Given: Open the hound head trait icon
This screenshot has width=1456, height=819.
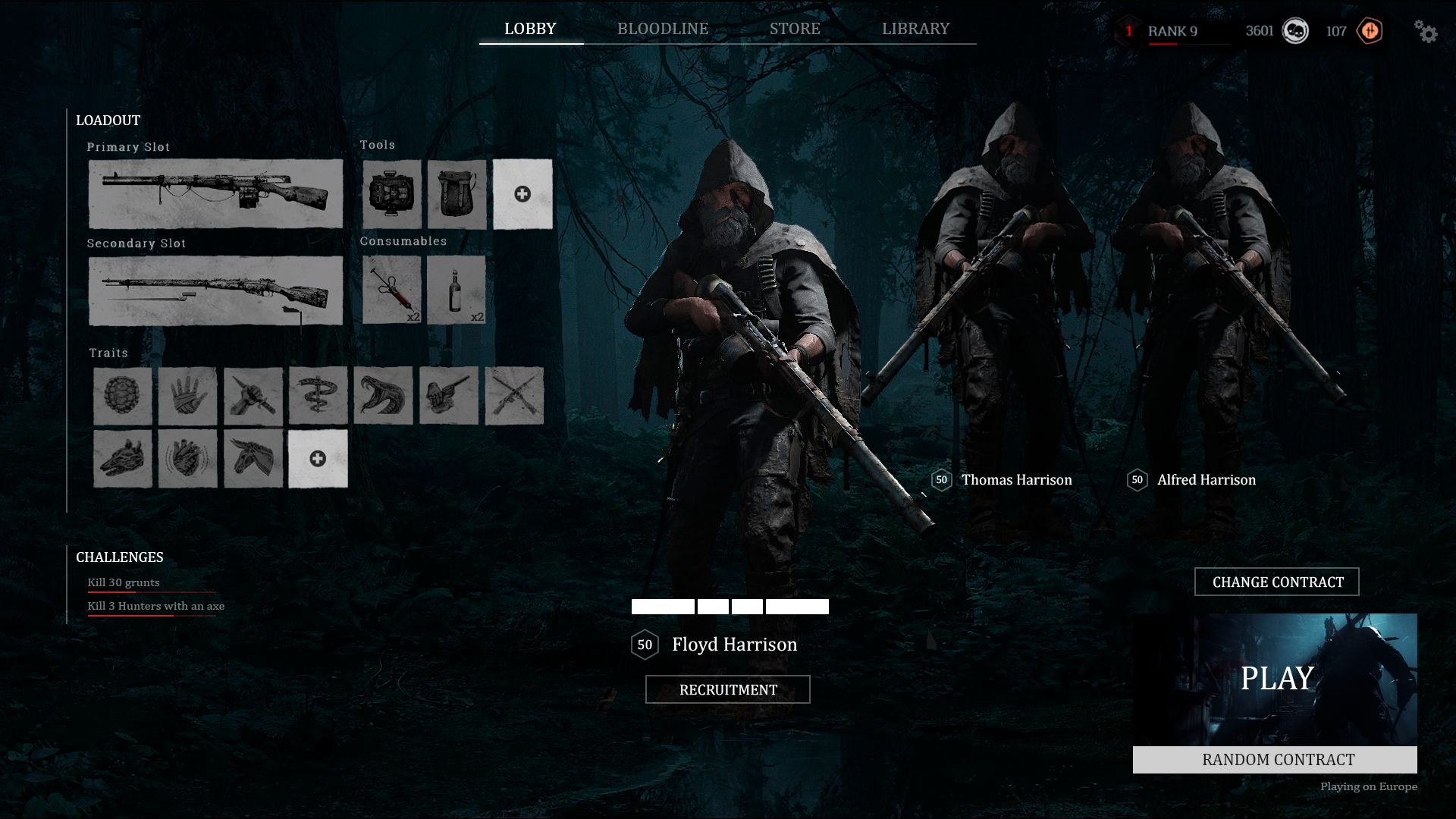Looking at the screenshot, I should click(x=124, y=459).
